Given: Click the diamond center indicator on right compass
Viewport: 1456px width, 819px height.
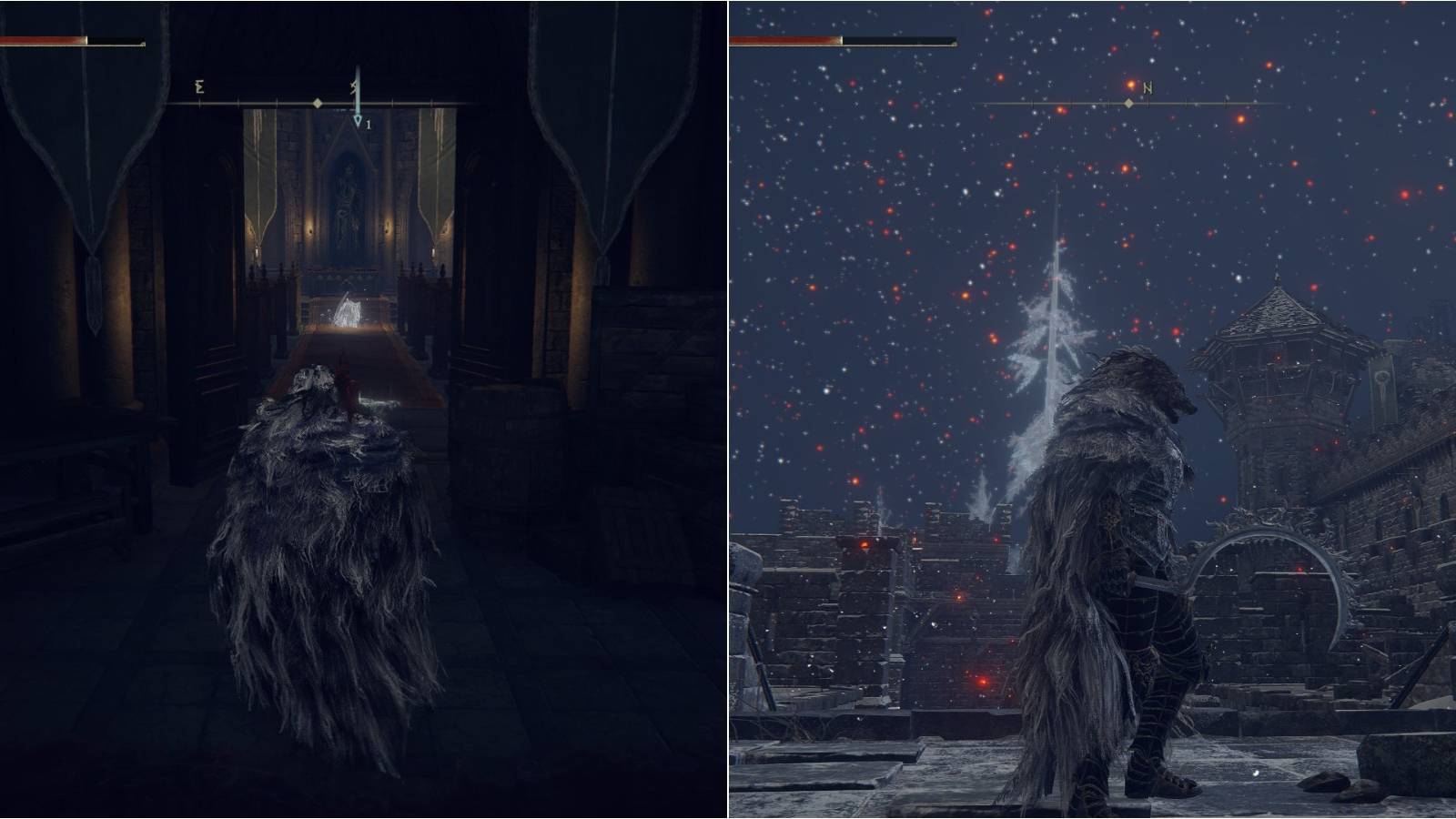Looking at the screenshot, I should click(x=1128, y=105).
